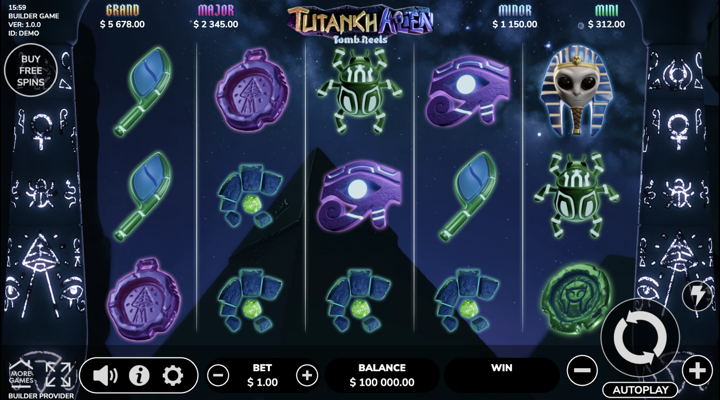Start Autoplay mode
The image size is (720, 400).
(639, 389)
